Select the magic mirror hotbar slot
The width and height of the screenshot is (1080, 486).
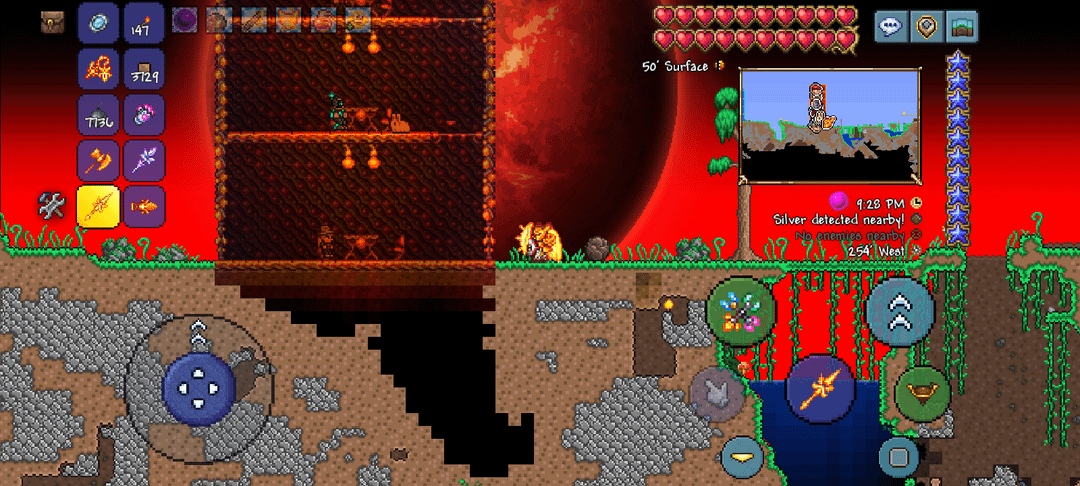tap(99, 24)
